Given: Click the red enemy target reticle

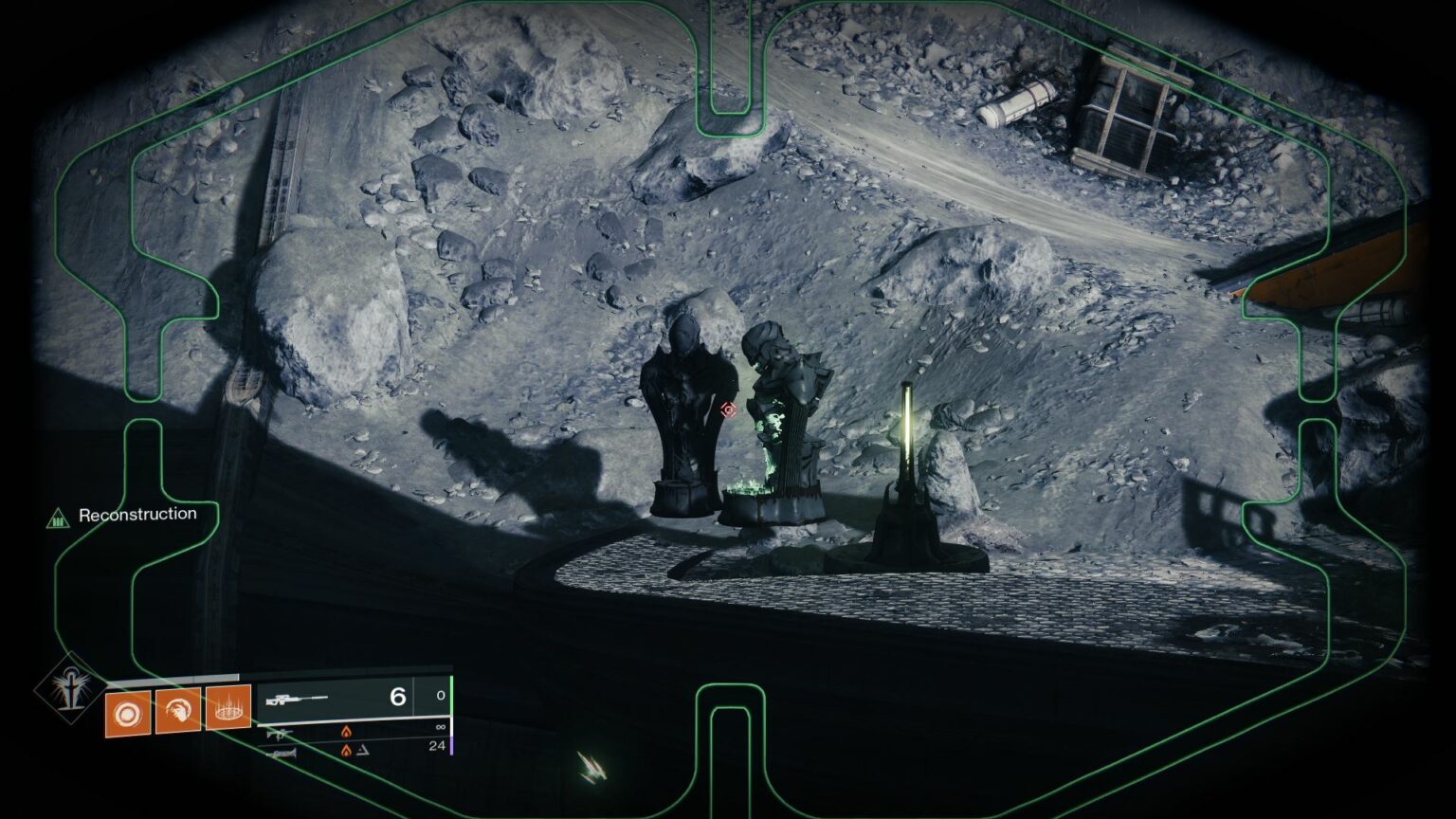Looking at the screenshot, I should pyautogui.click(x=727, y=409).
